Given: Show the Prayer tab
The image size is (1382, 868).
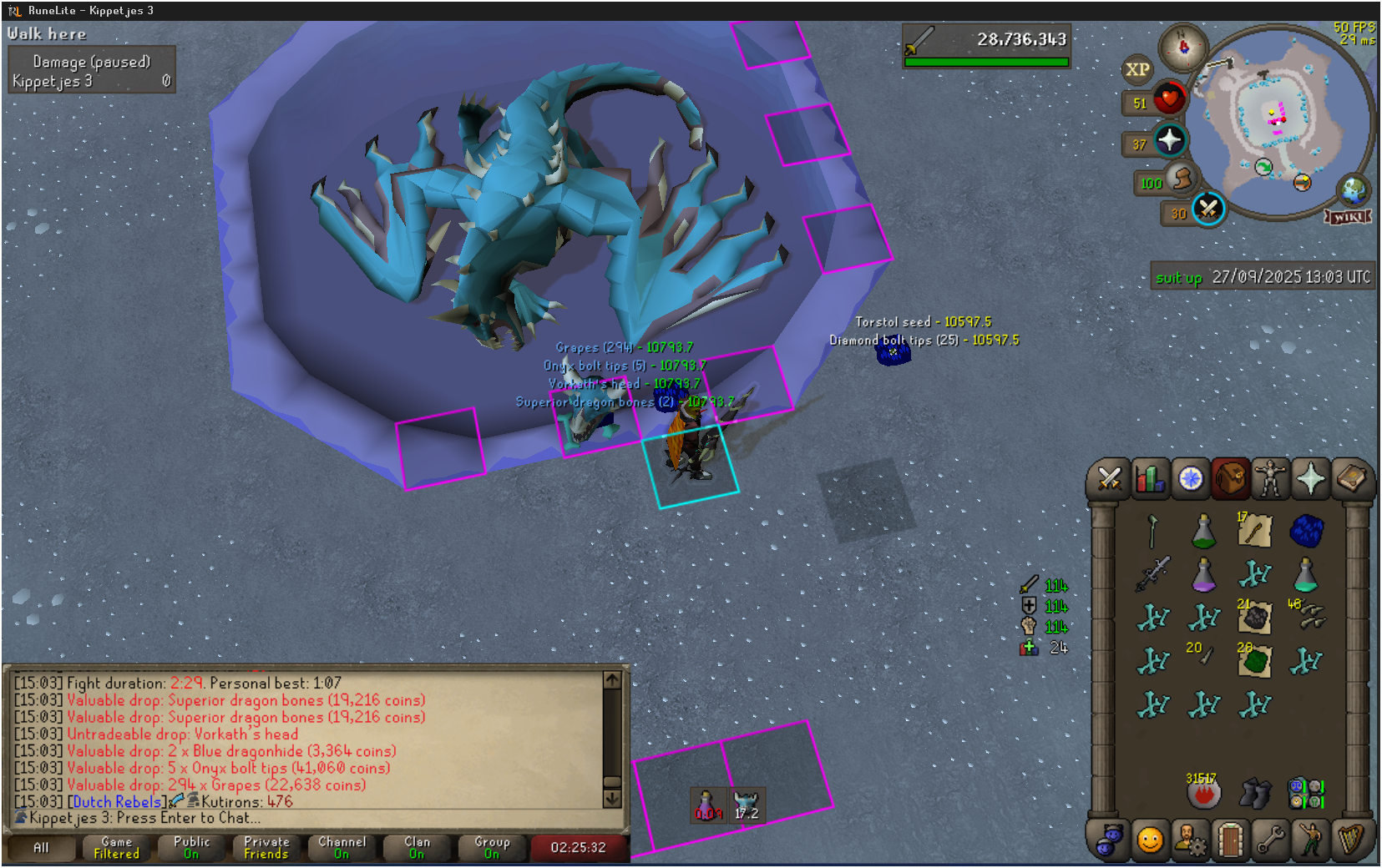Looking at the screenshot, I should coord(1311,479).
